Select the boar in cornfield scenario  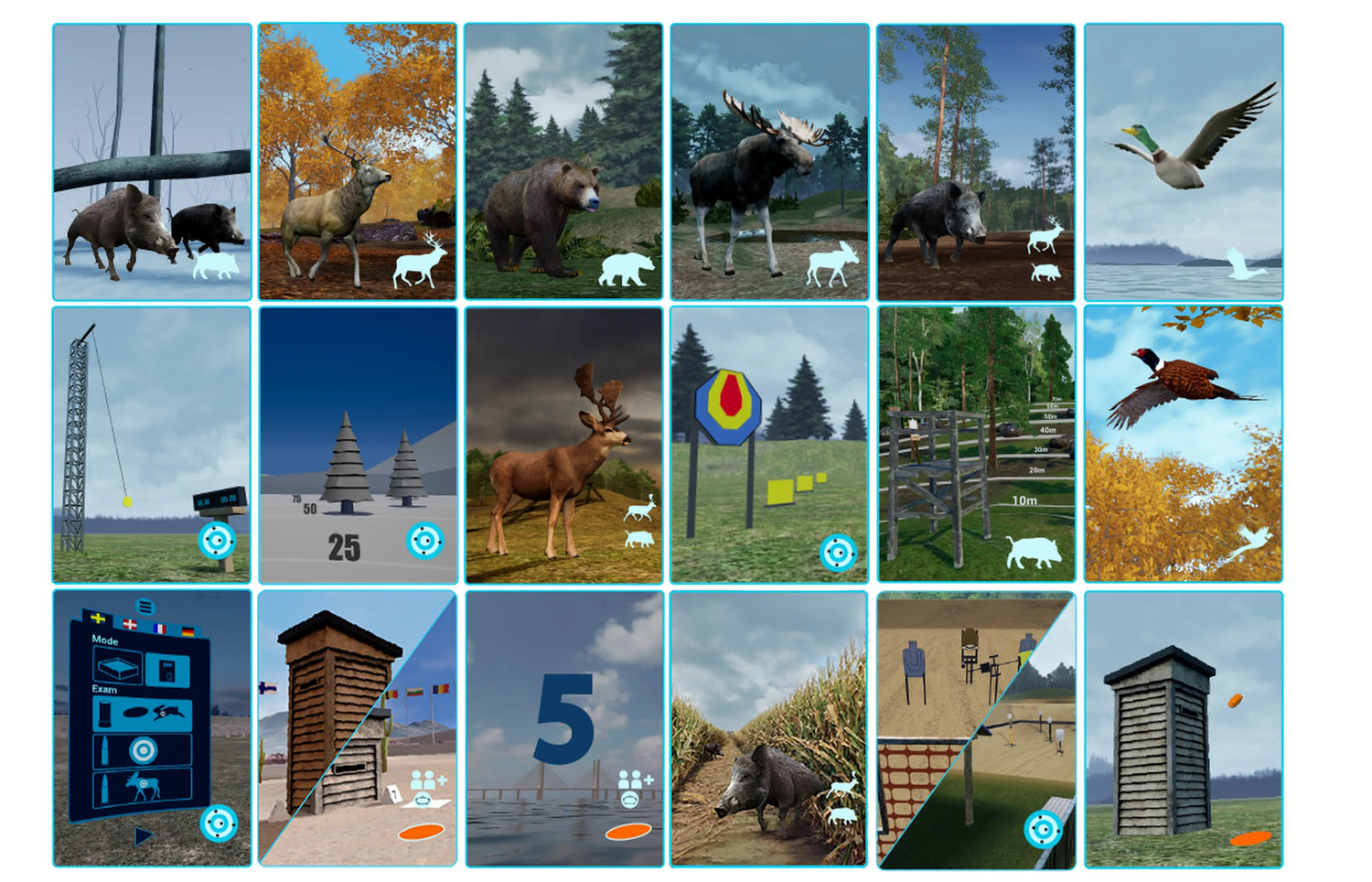[x=769, y=728]
